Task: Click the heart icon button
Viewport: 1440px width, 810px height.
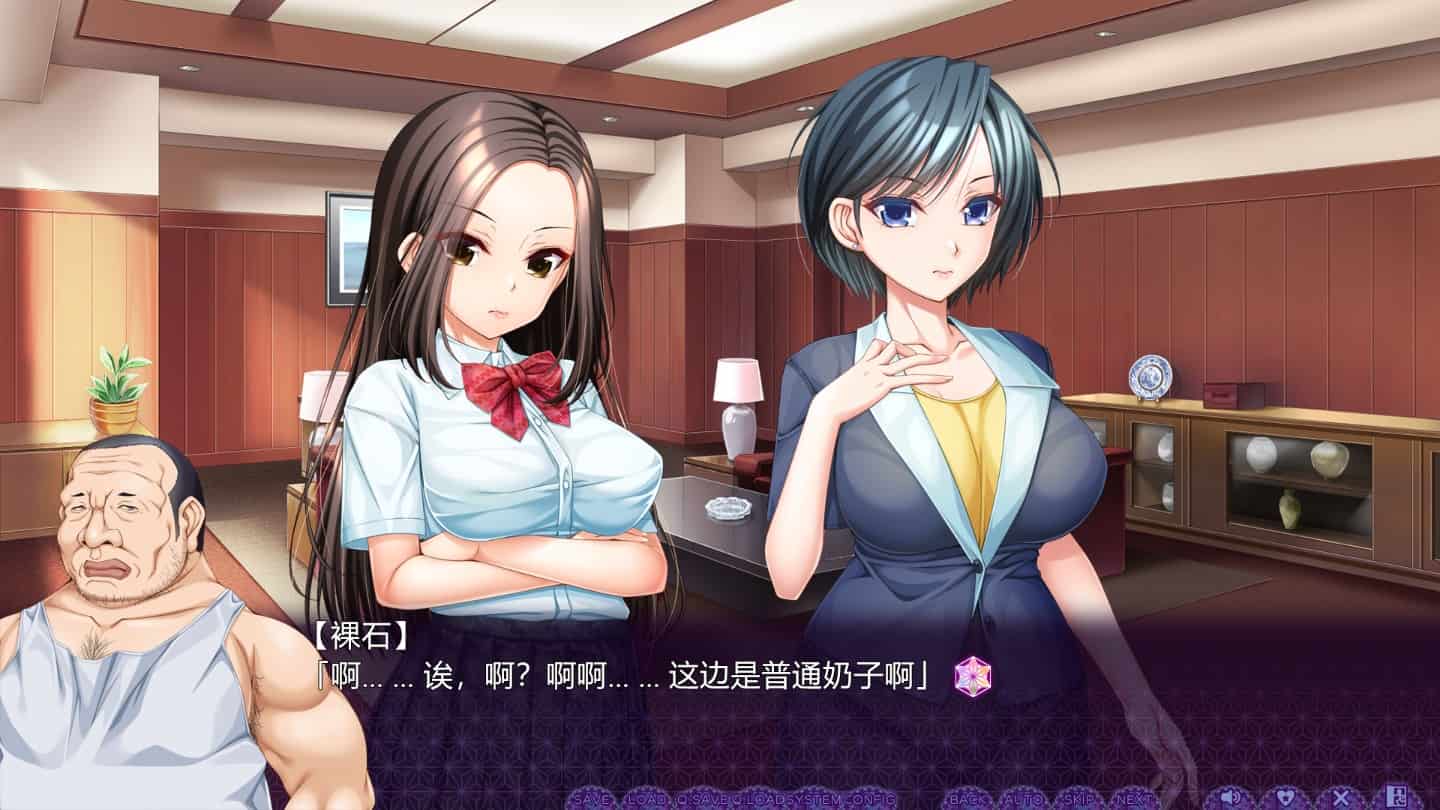Action: (x=1284, y=797)
